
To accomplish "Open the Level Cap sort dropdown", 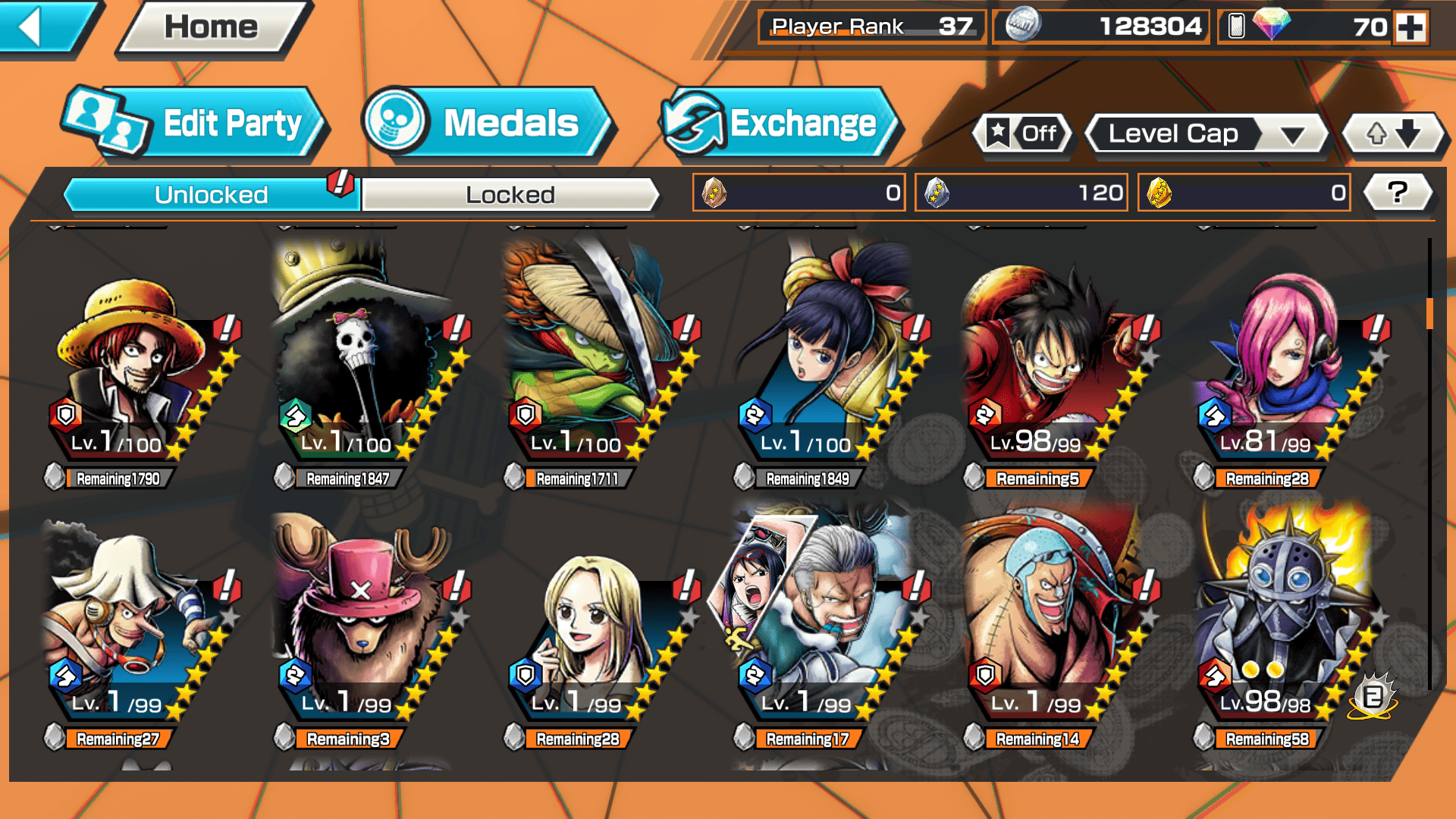I will 1207,134.
